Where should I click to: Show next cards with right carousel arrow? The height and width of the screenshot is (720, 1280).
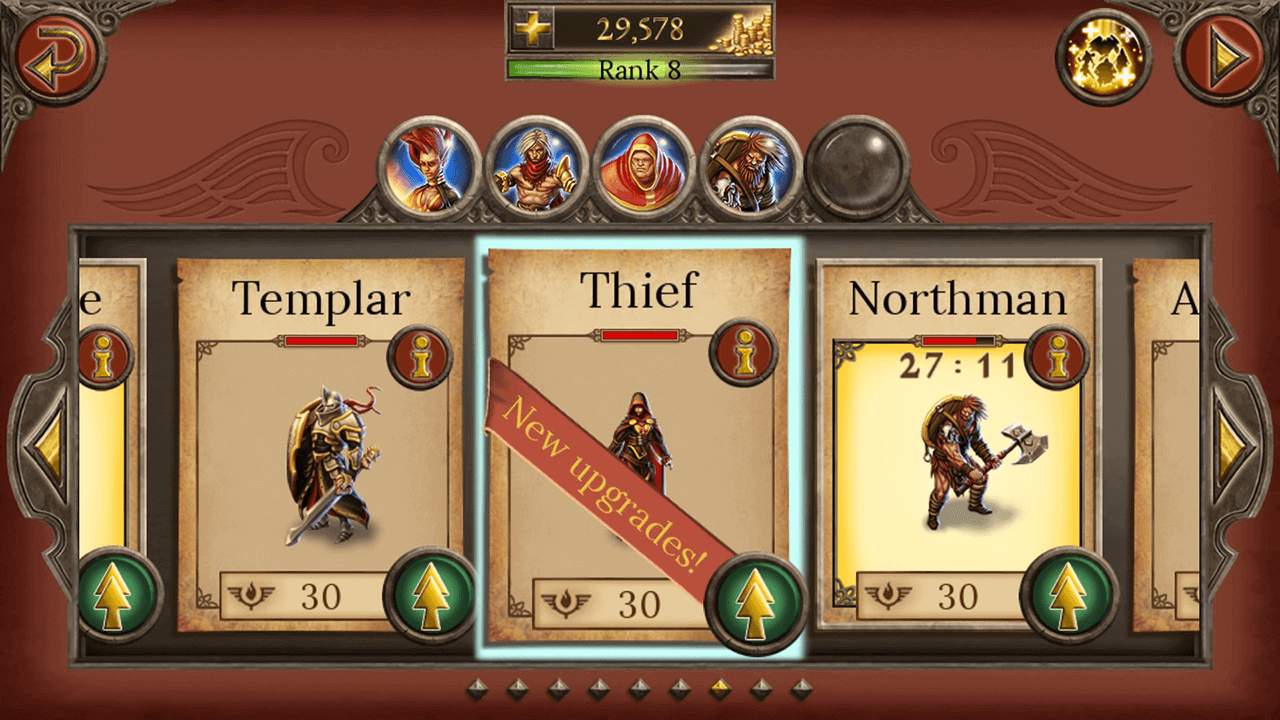(1231, 443)
